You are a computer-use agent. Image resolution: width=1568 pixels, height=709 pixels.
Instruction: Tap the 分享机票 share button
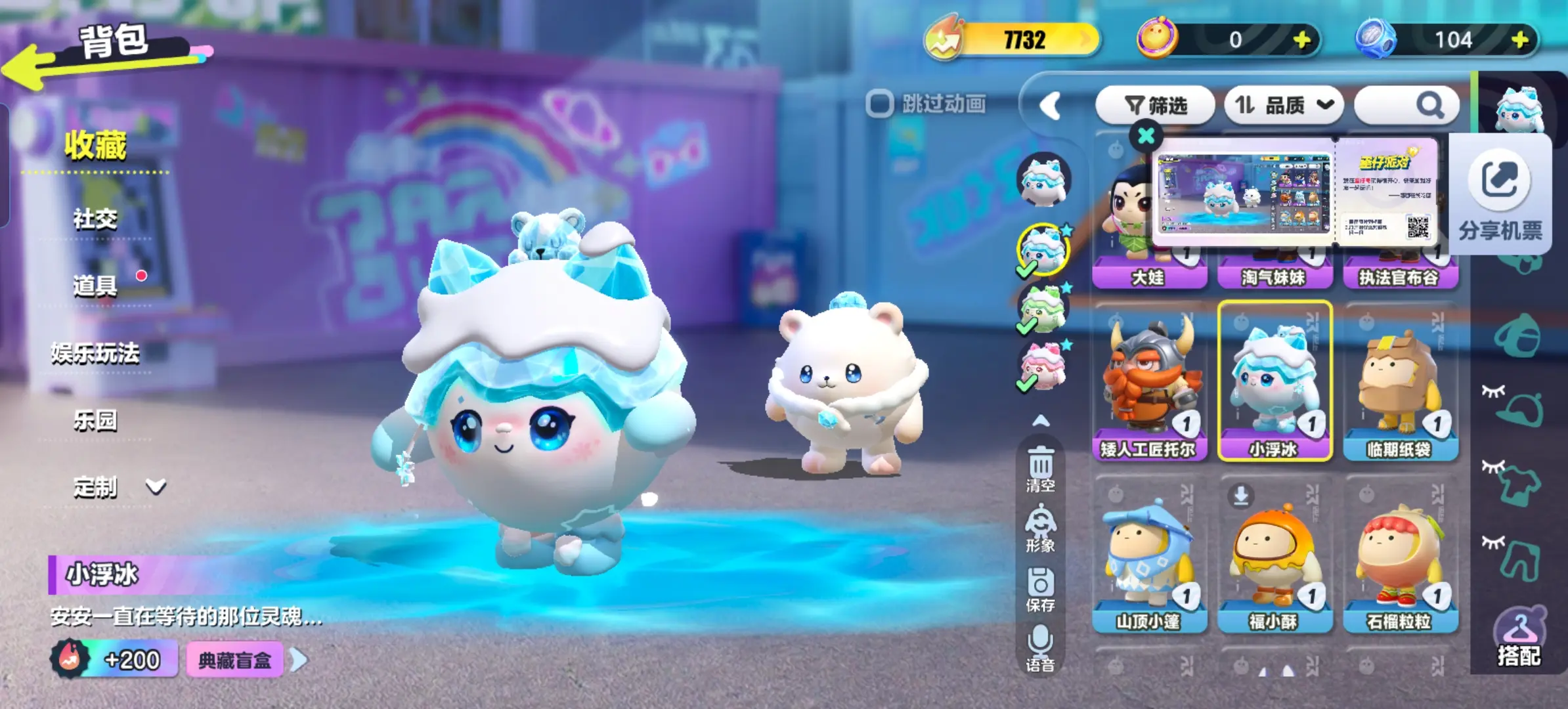coord(1500,194)
